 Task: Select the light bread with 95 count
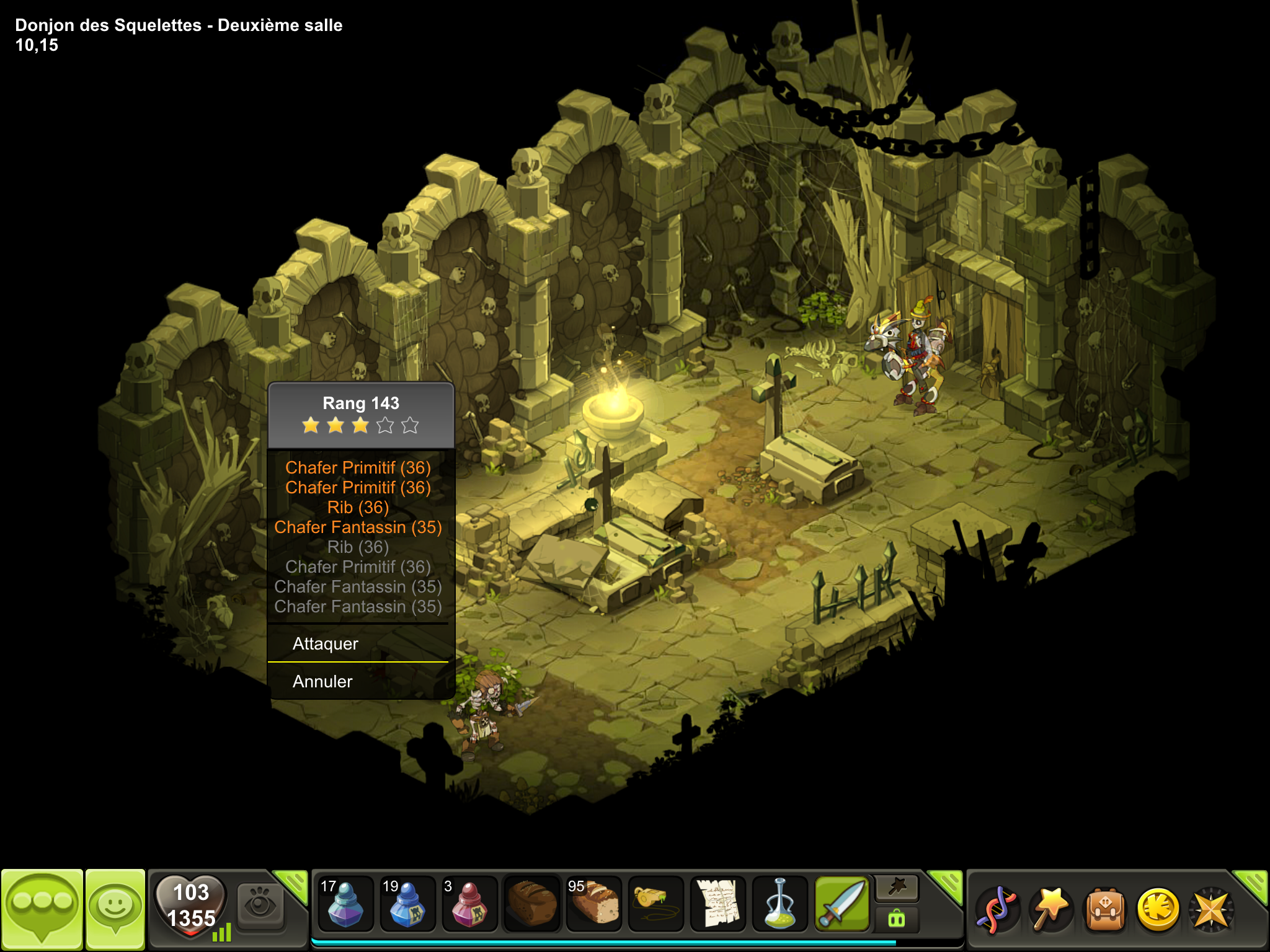click(594, 904)
